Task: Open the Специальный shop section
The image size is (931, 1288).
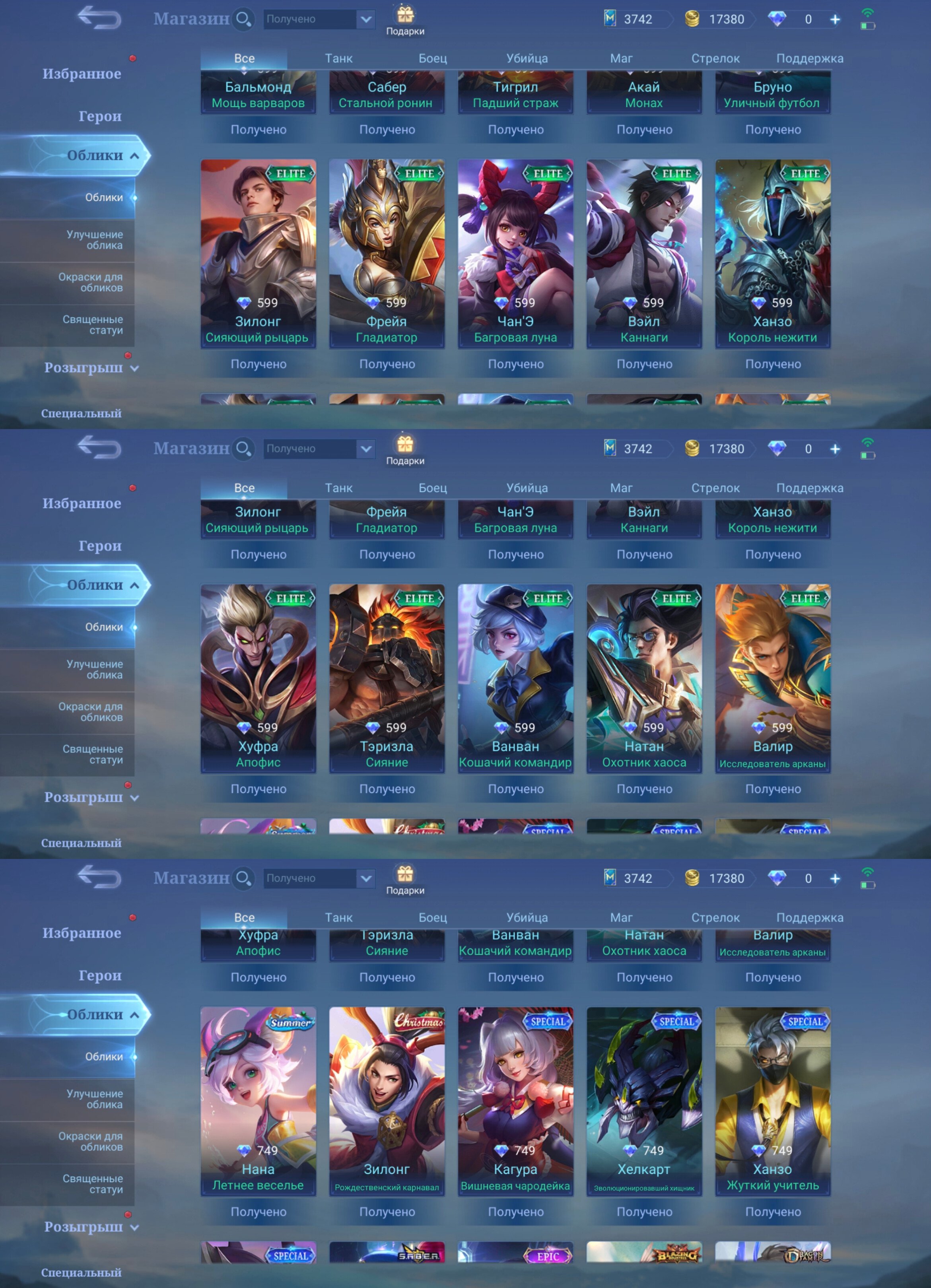Action: pos(82,414)
